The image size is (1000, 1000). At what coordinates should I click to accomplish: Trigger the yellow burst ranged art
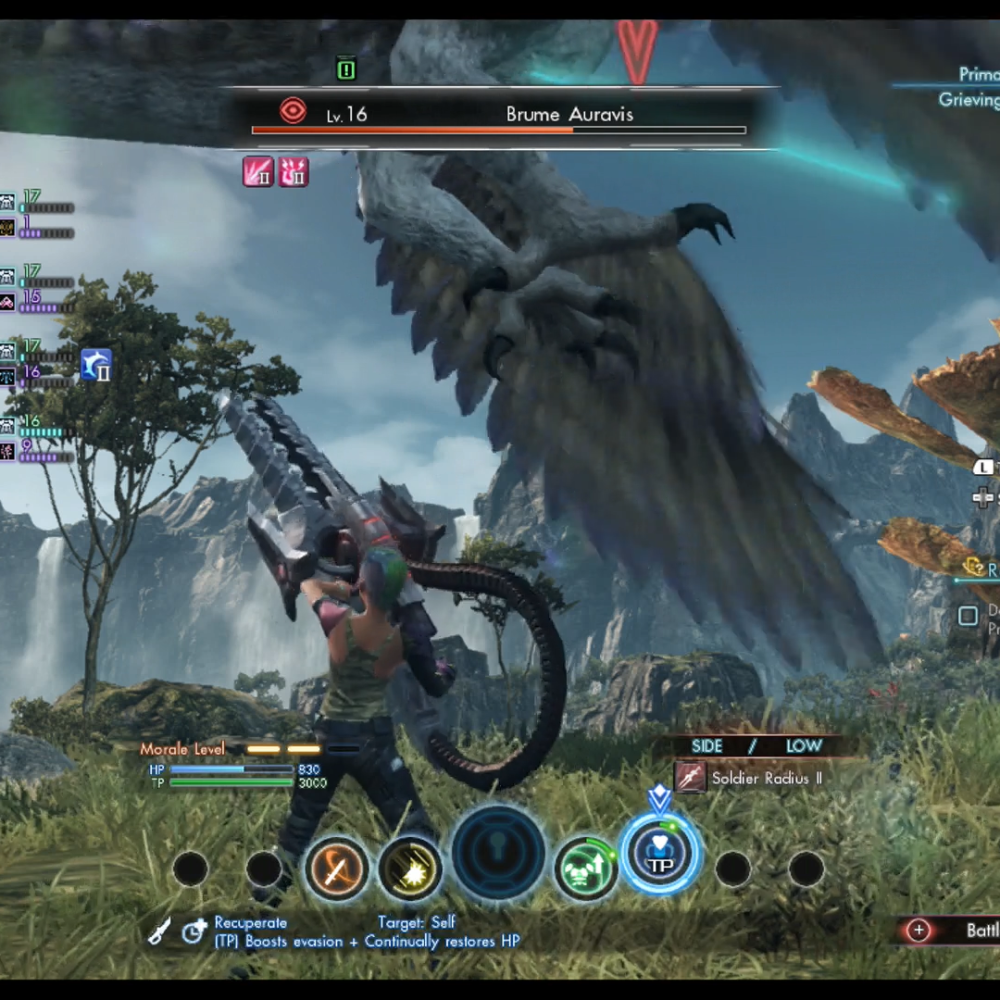click(410, 867)
